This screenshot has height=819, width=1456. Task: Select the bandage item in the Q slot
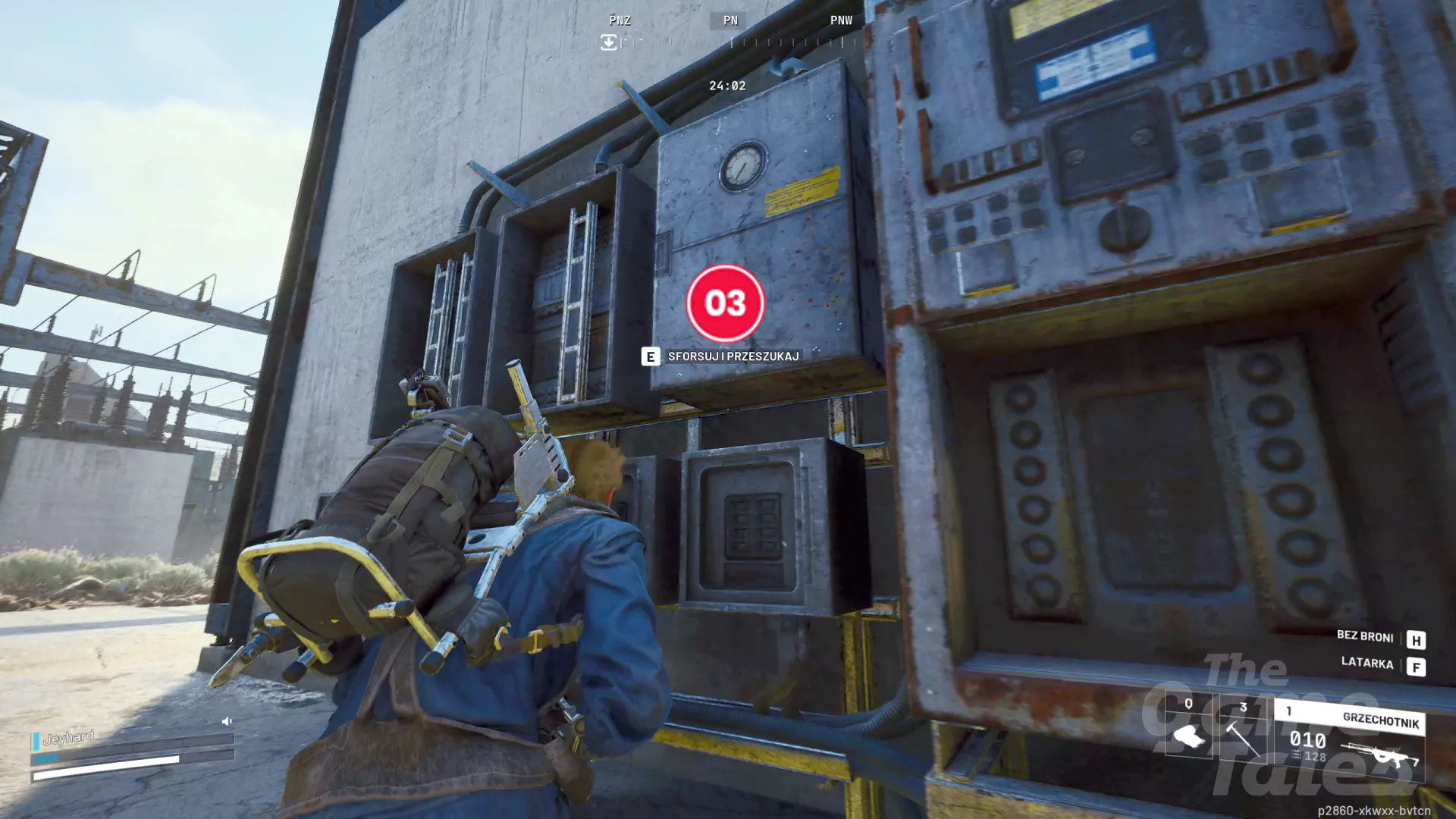[x=1188, y=733]
